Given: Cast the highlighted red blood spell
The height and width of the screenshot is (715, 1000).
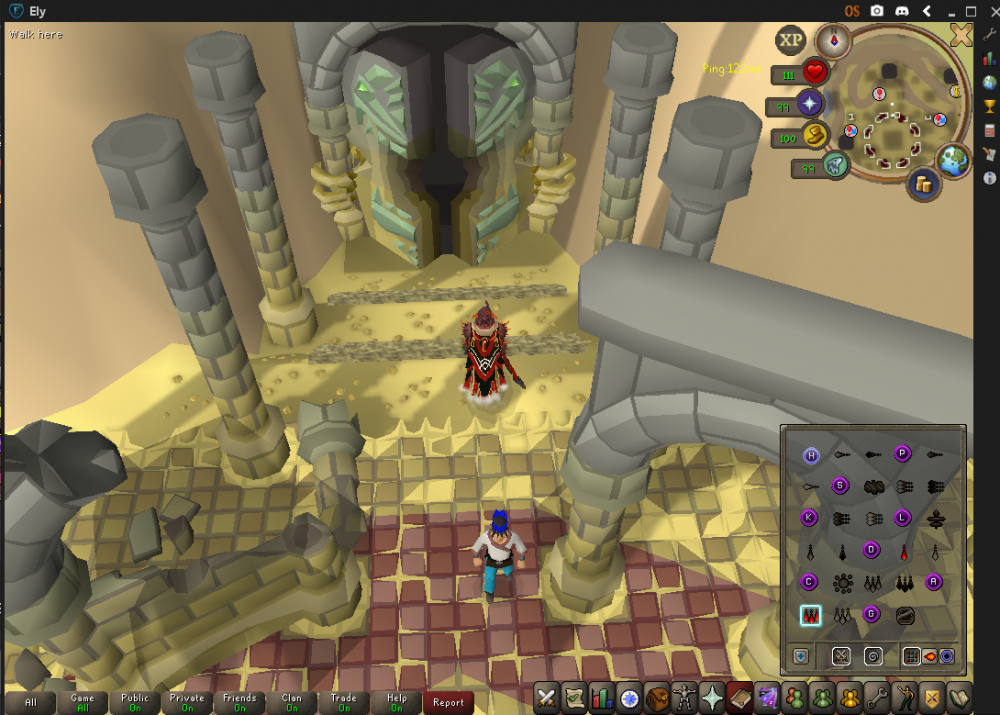Looking at the screenshot, I should point(810,615).
